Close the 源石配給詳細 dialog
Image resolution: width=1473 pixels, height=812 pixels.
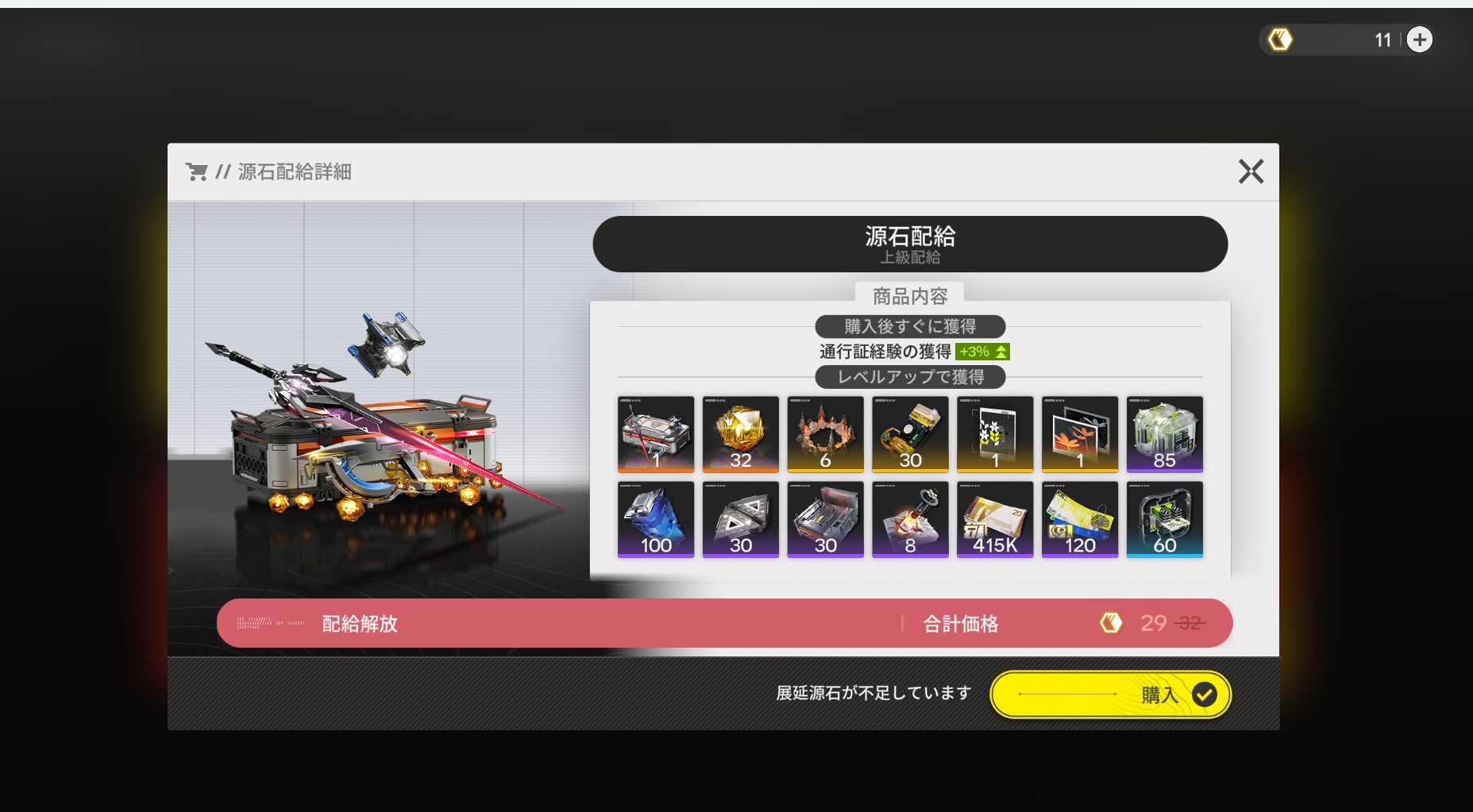point(1251,171)
